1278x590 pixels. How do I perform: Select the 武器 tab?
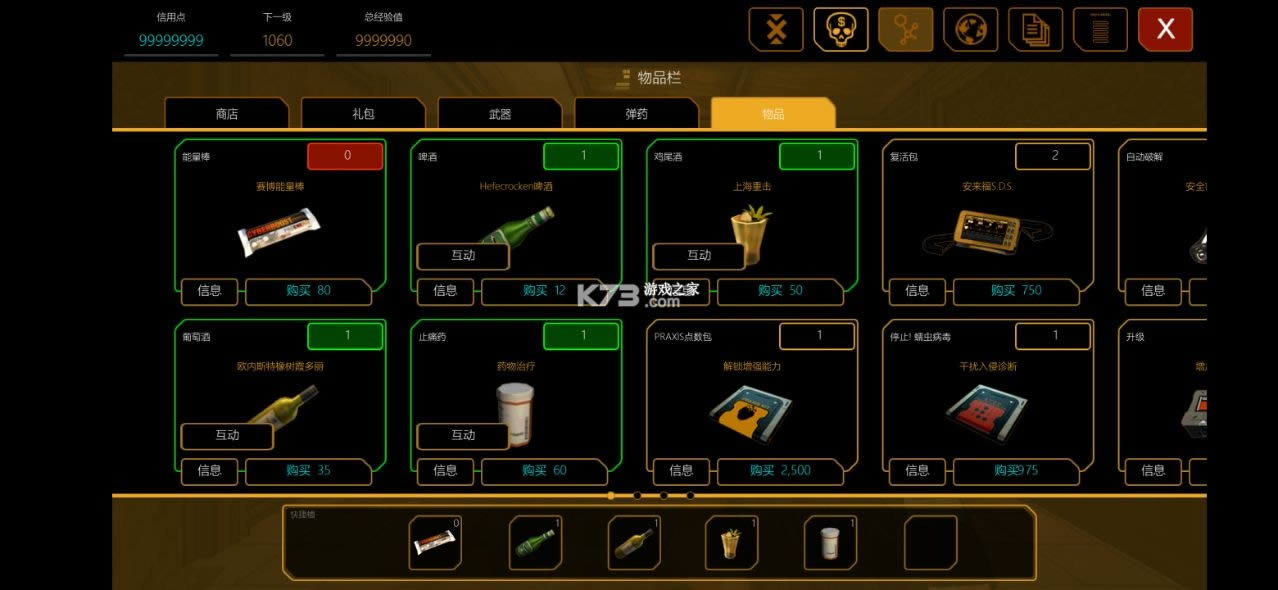pos(500,114)
